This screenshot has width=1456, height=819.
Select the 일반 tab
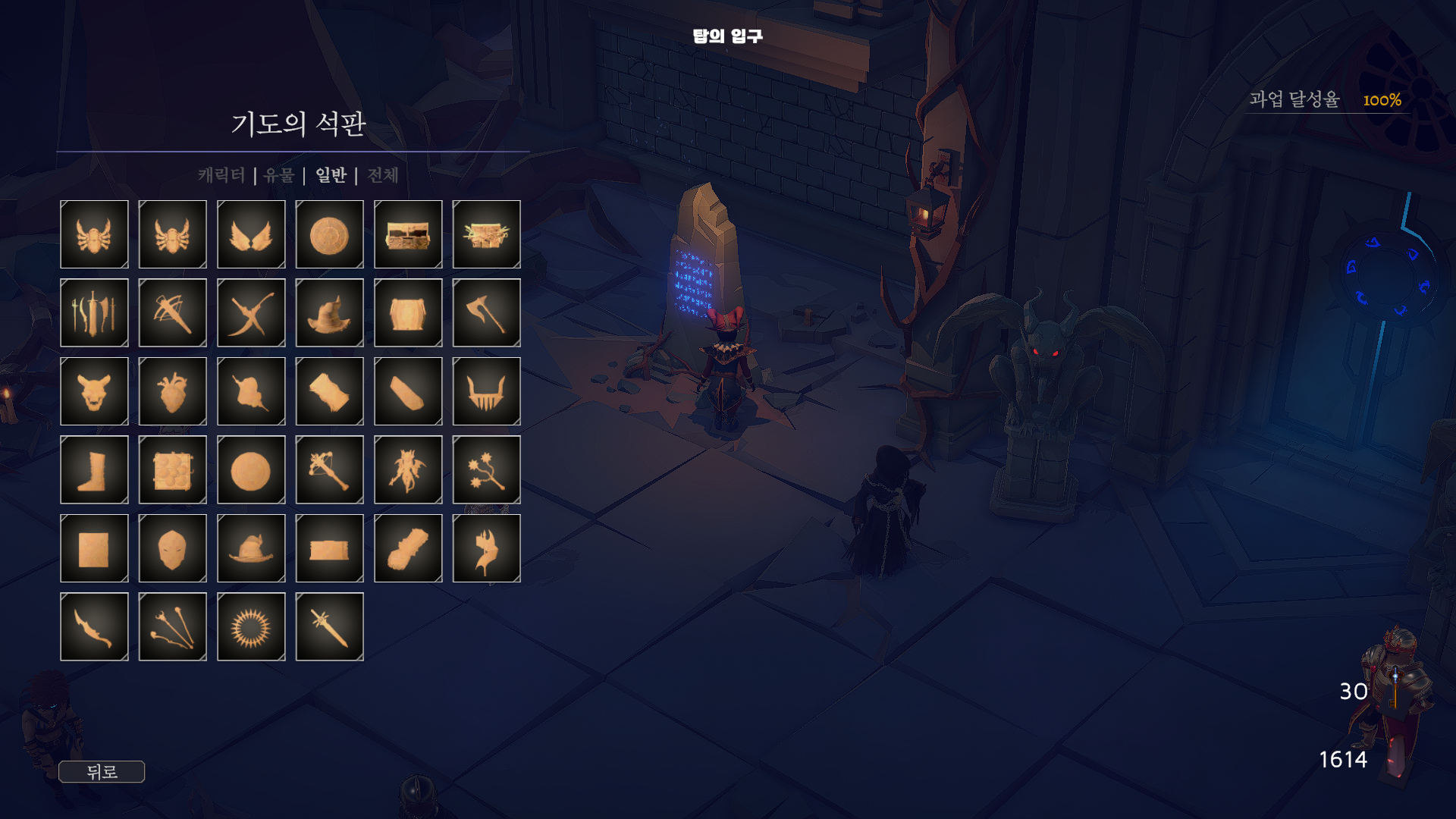click(x=331, y=175)
